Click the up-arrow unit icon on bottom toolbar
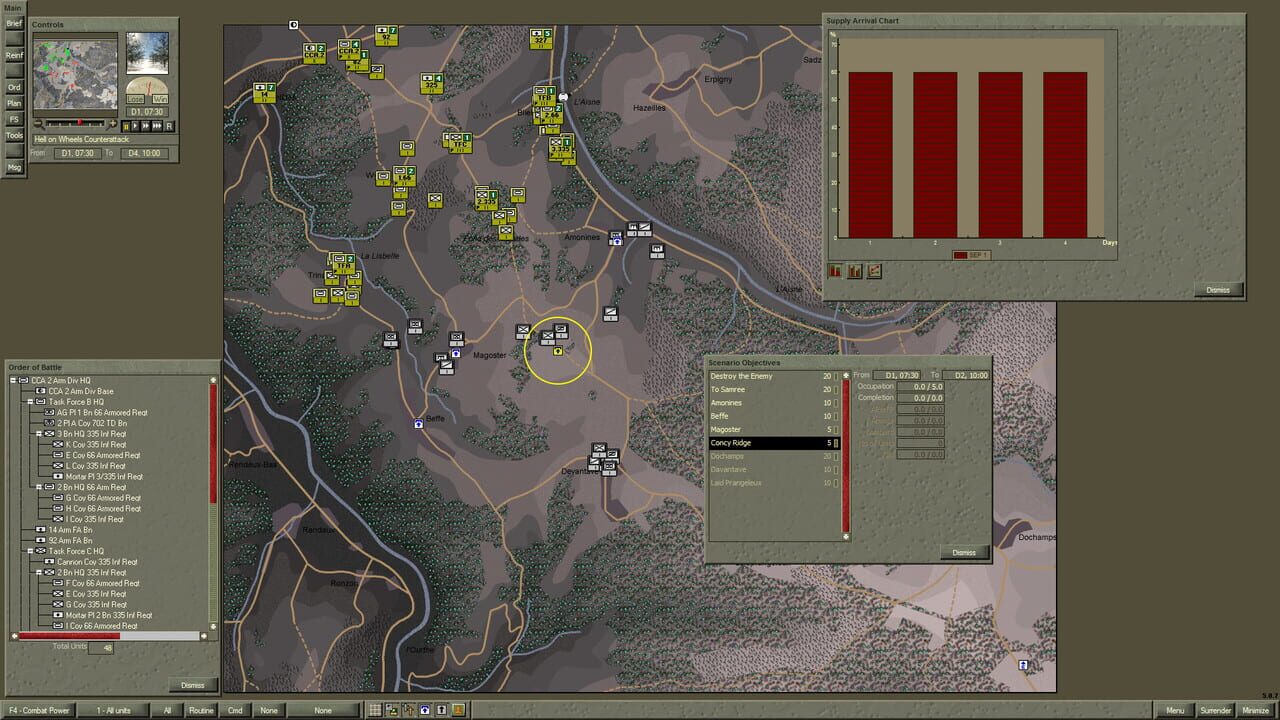1280x720 pixels. [409, 710]
